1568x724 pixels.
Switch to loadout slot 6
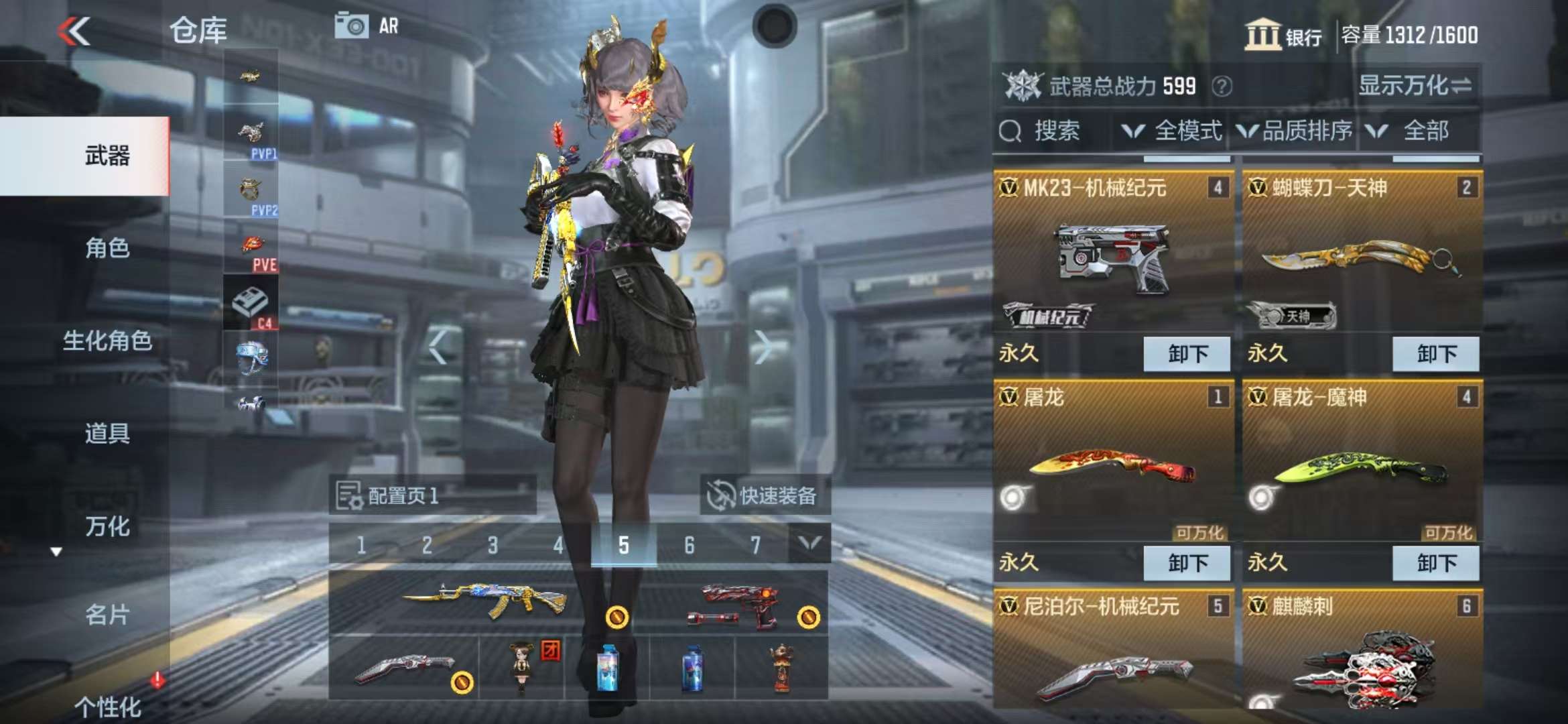pos(689,546)
